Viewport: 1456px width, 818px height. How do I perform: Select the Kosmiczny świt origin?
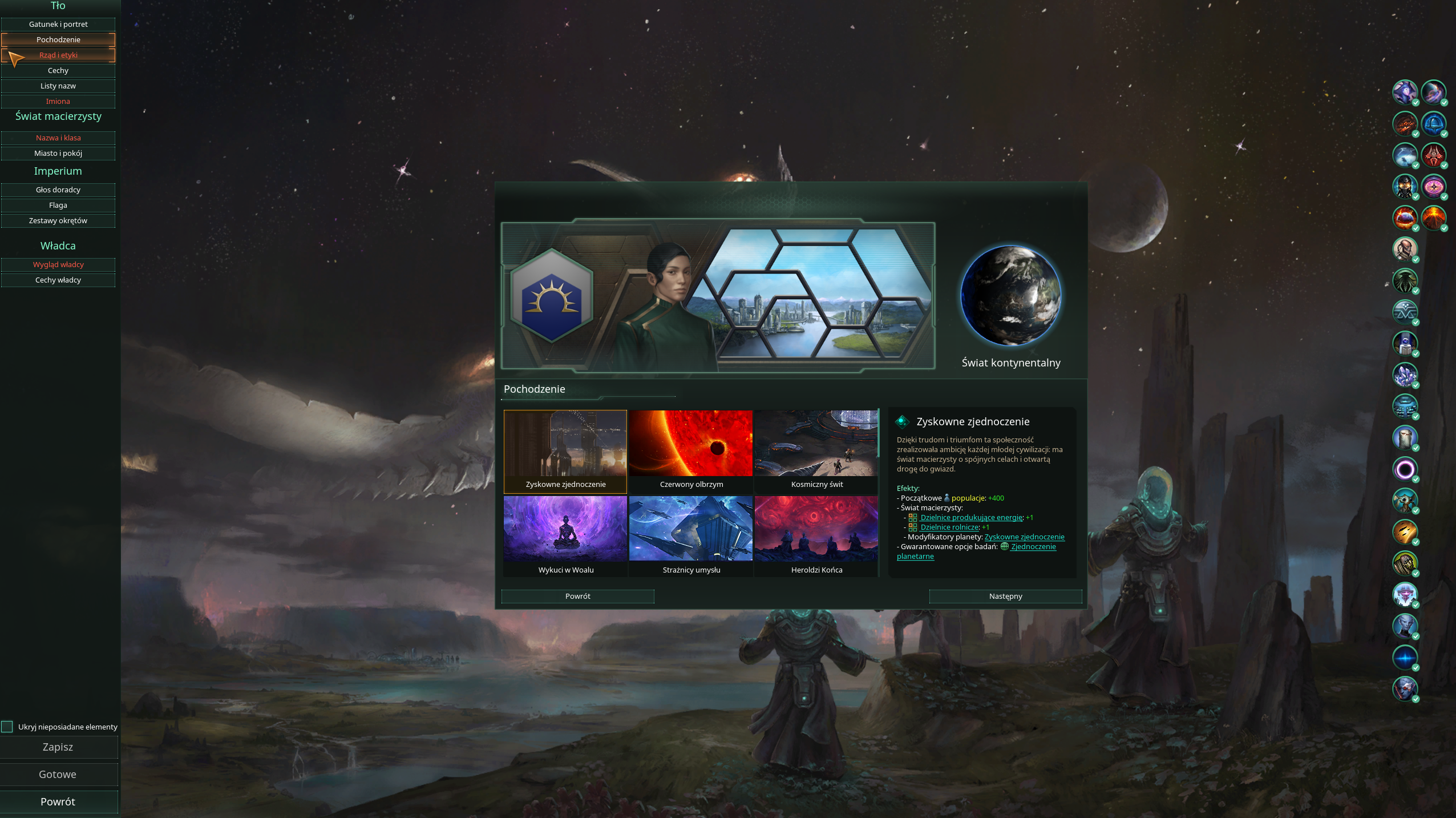click(816, 445)
